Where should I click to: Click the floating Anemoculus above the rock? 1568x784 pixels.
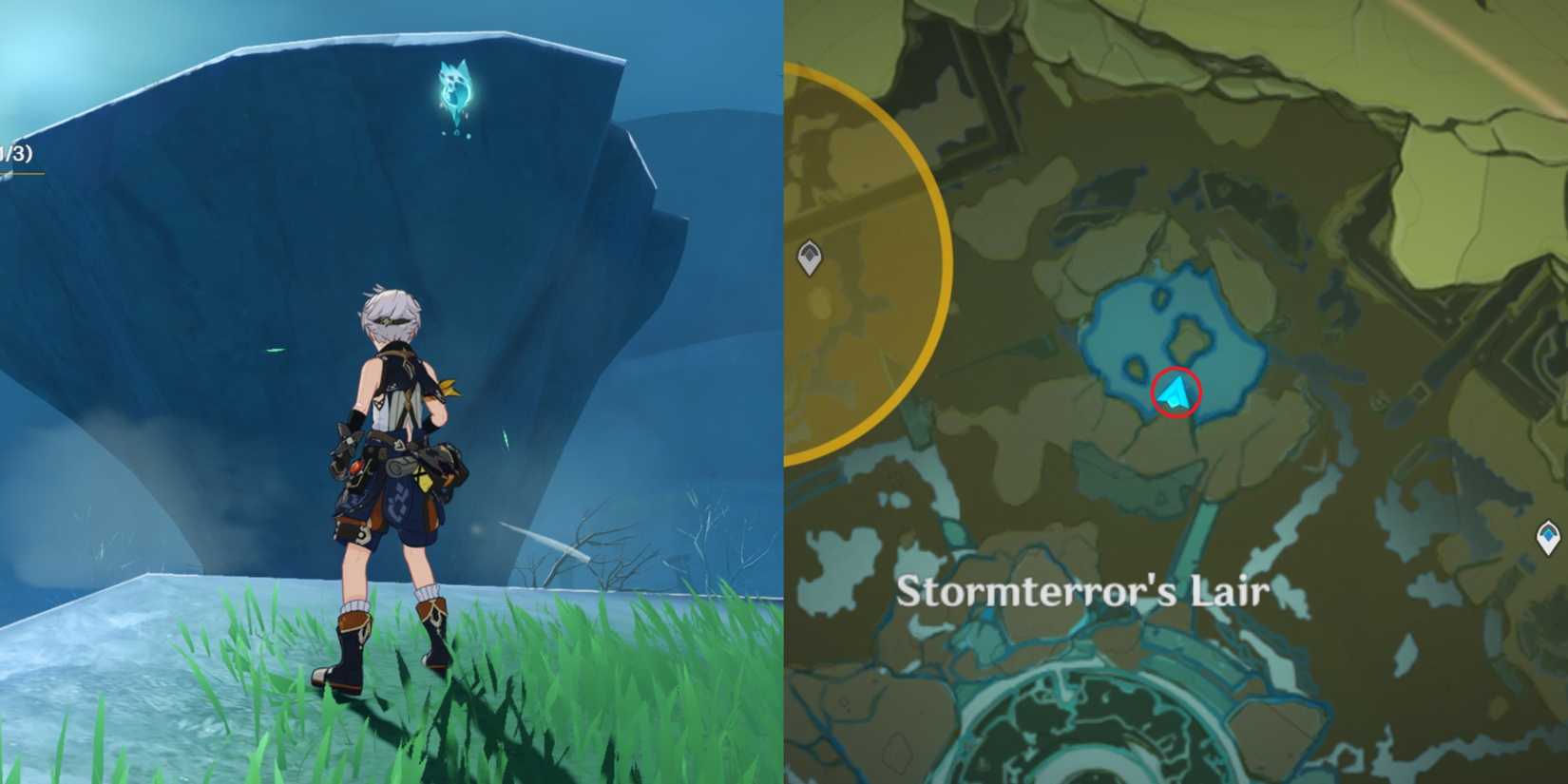coord(454,90)
